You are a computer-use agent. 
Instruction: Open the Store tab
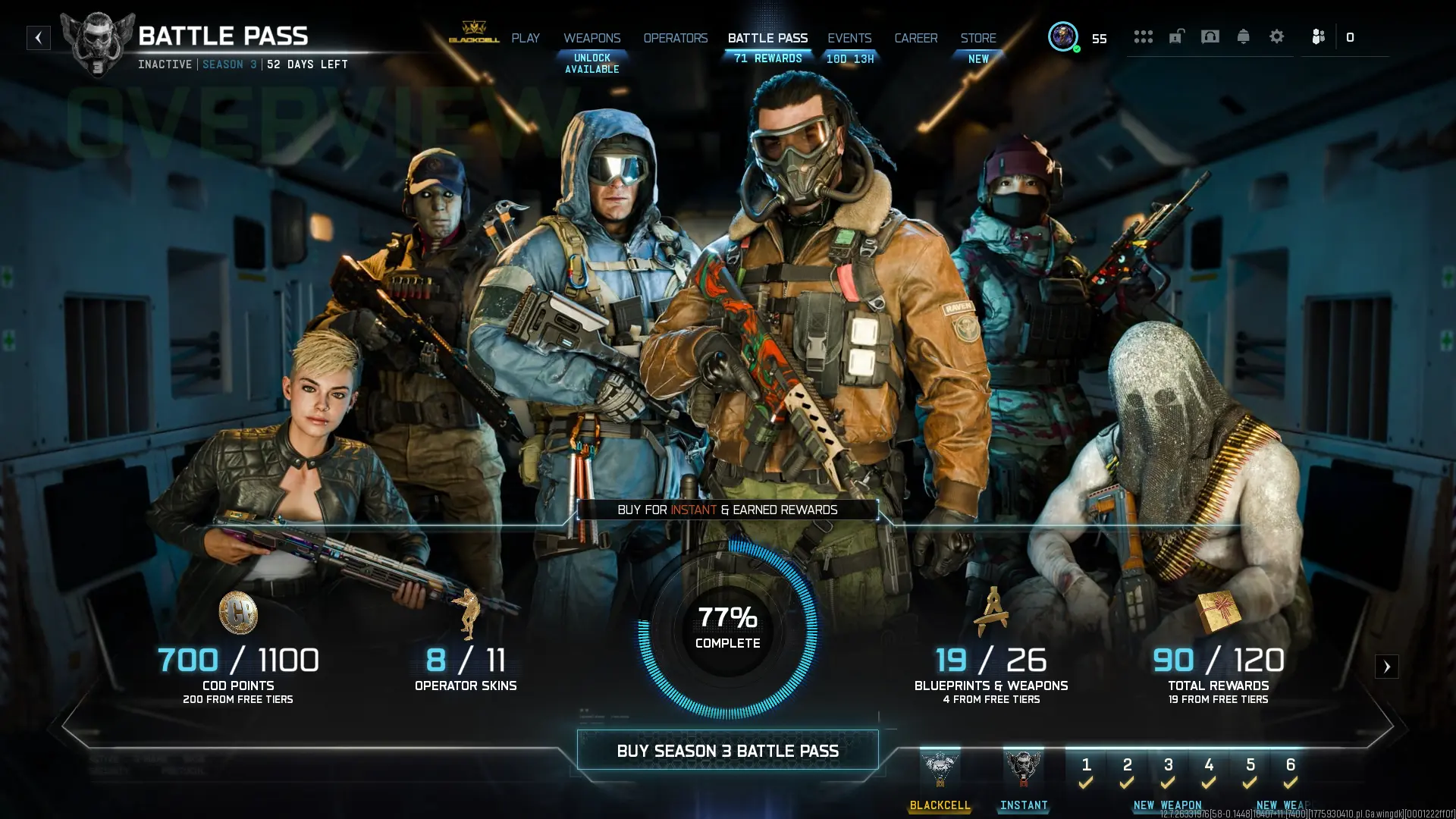978,38
